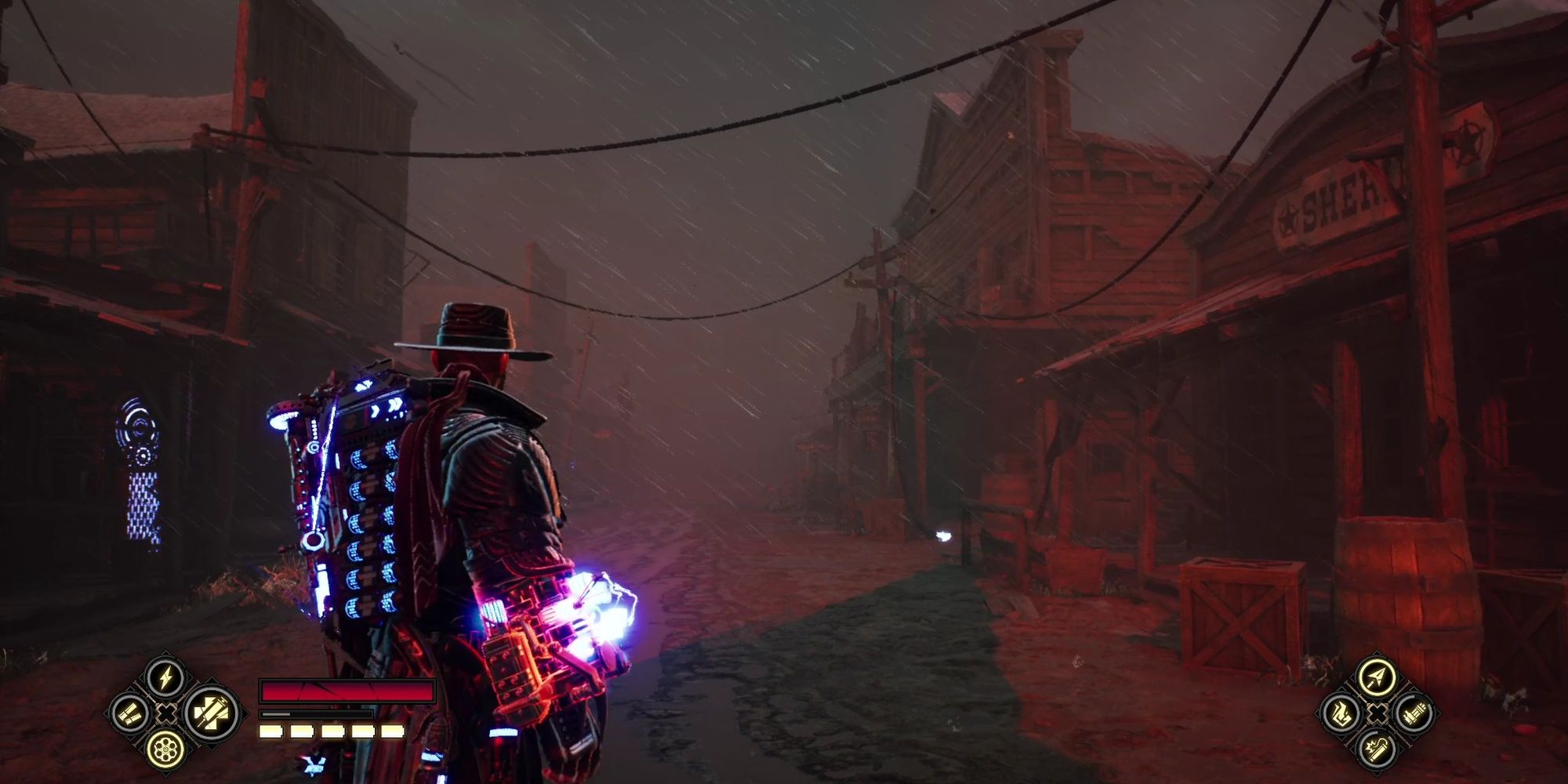Image resolution: width=1568 pixels, height=784 pixels.
Task: Select the flaming gauntlet ability icon
Action: pos(1341,713)
